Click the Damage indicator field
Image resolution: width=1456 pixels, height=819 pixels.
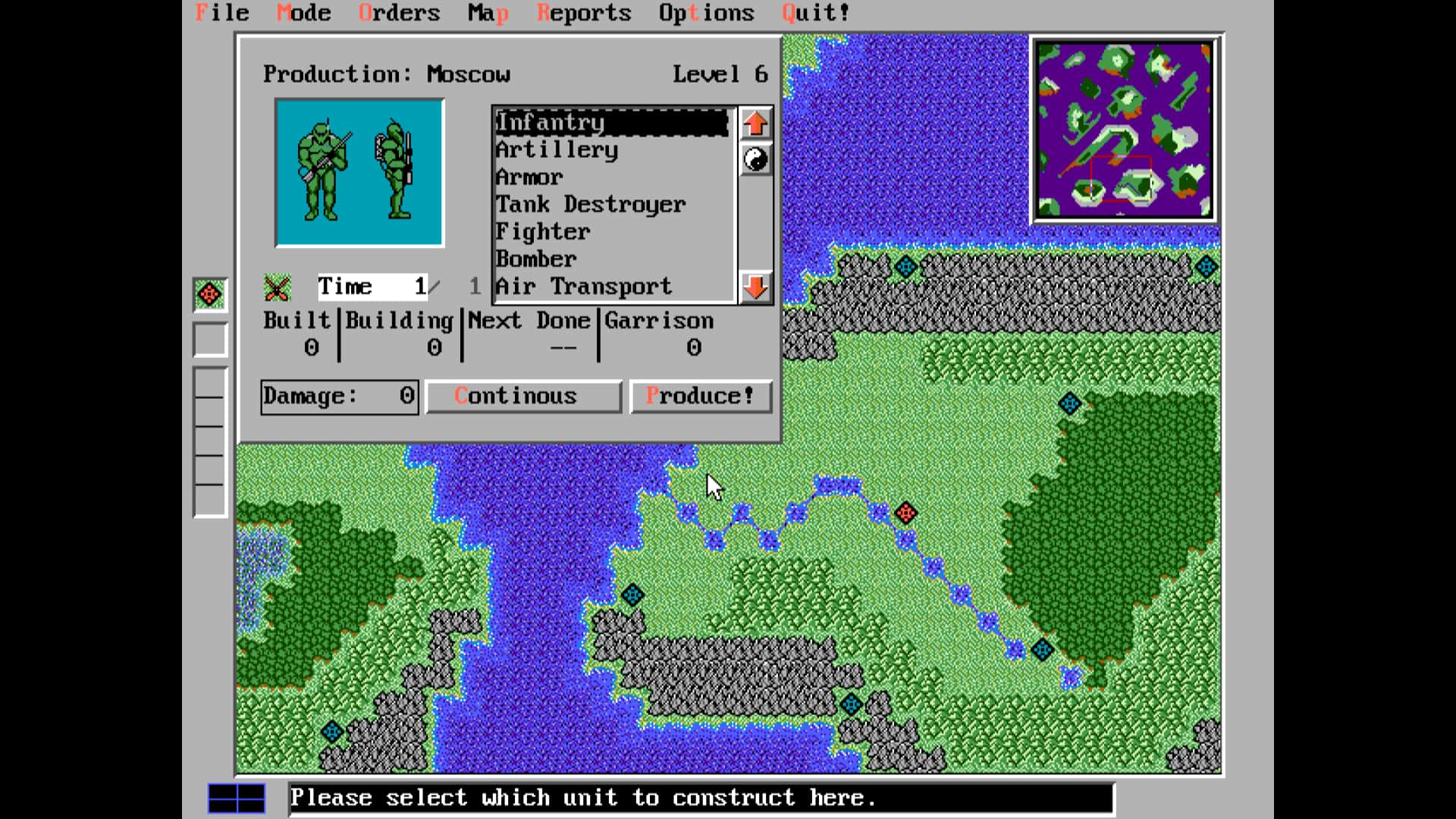pyautogui.click(x=338, y=395)
